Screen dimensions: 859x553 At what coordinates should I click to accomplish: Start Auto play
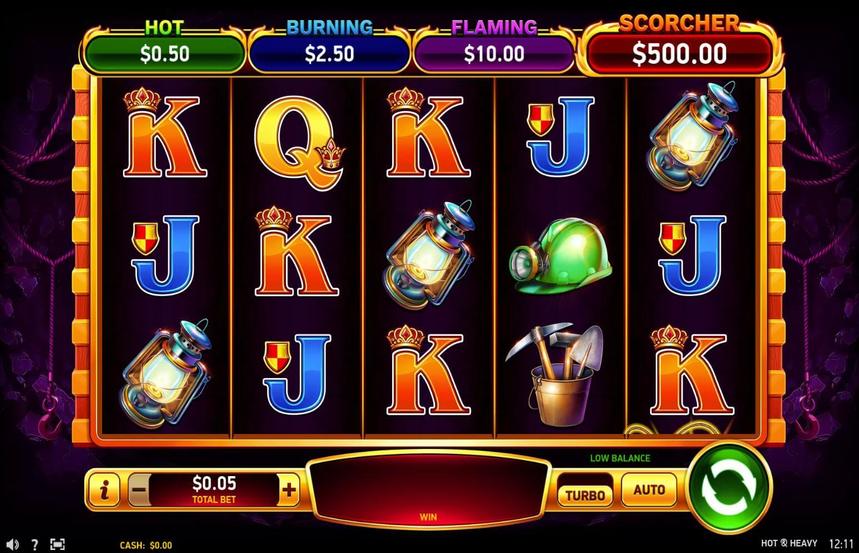pos(649,490)
